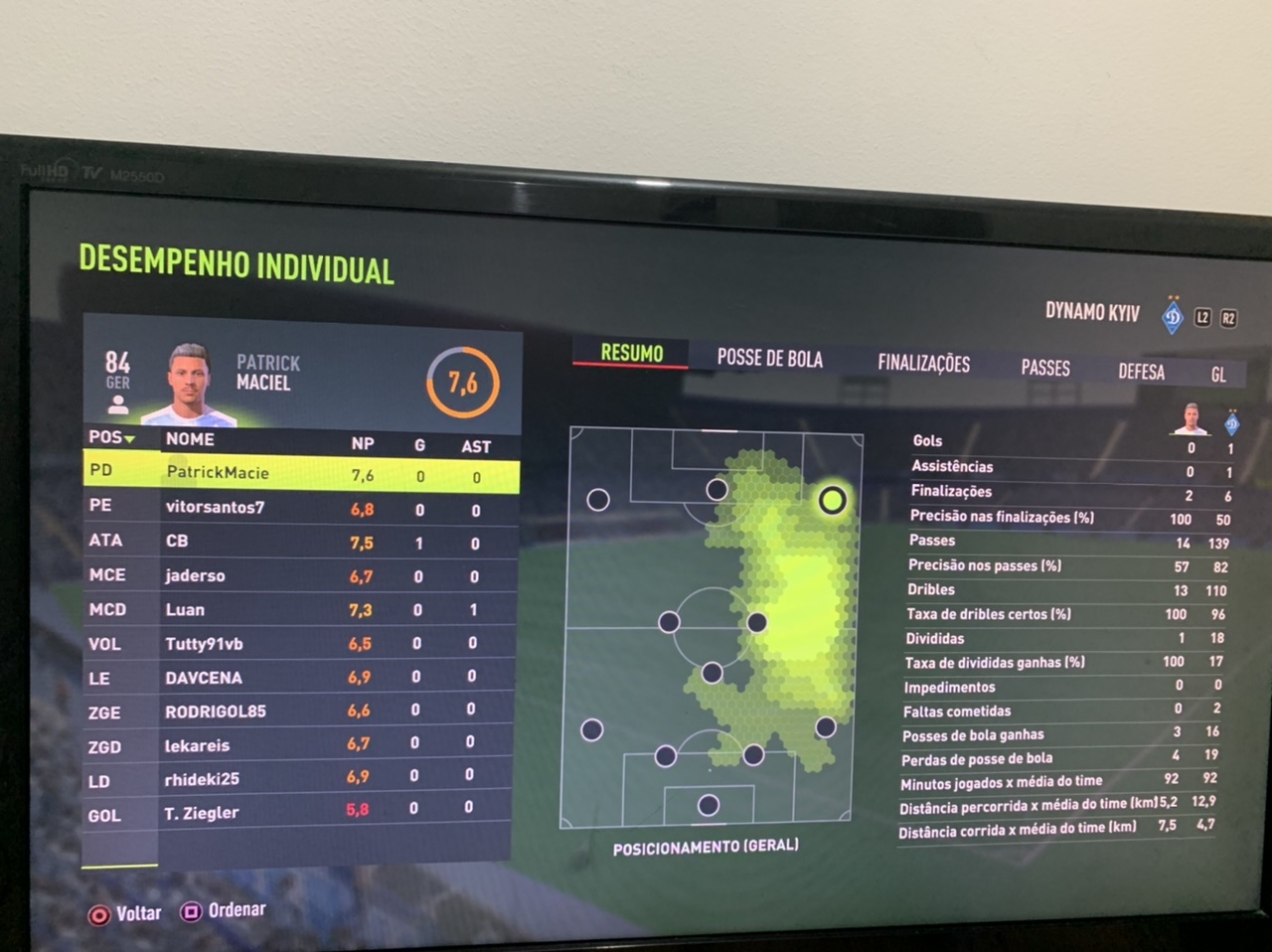Click the NP column header
The image size is (1272, 952).
(x=363, y=444)
